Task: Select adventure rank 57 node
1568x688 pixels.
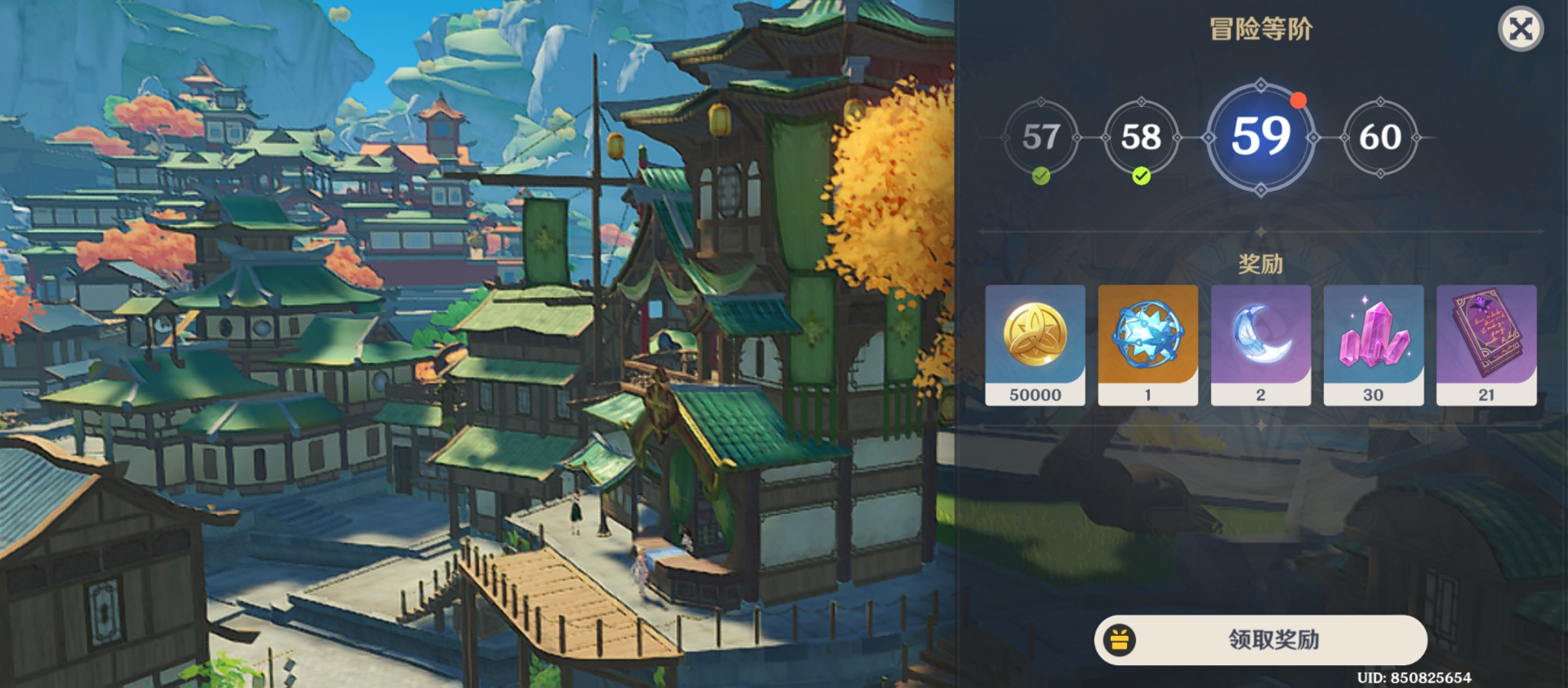Action: point(1041,137)
